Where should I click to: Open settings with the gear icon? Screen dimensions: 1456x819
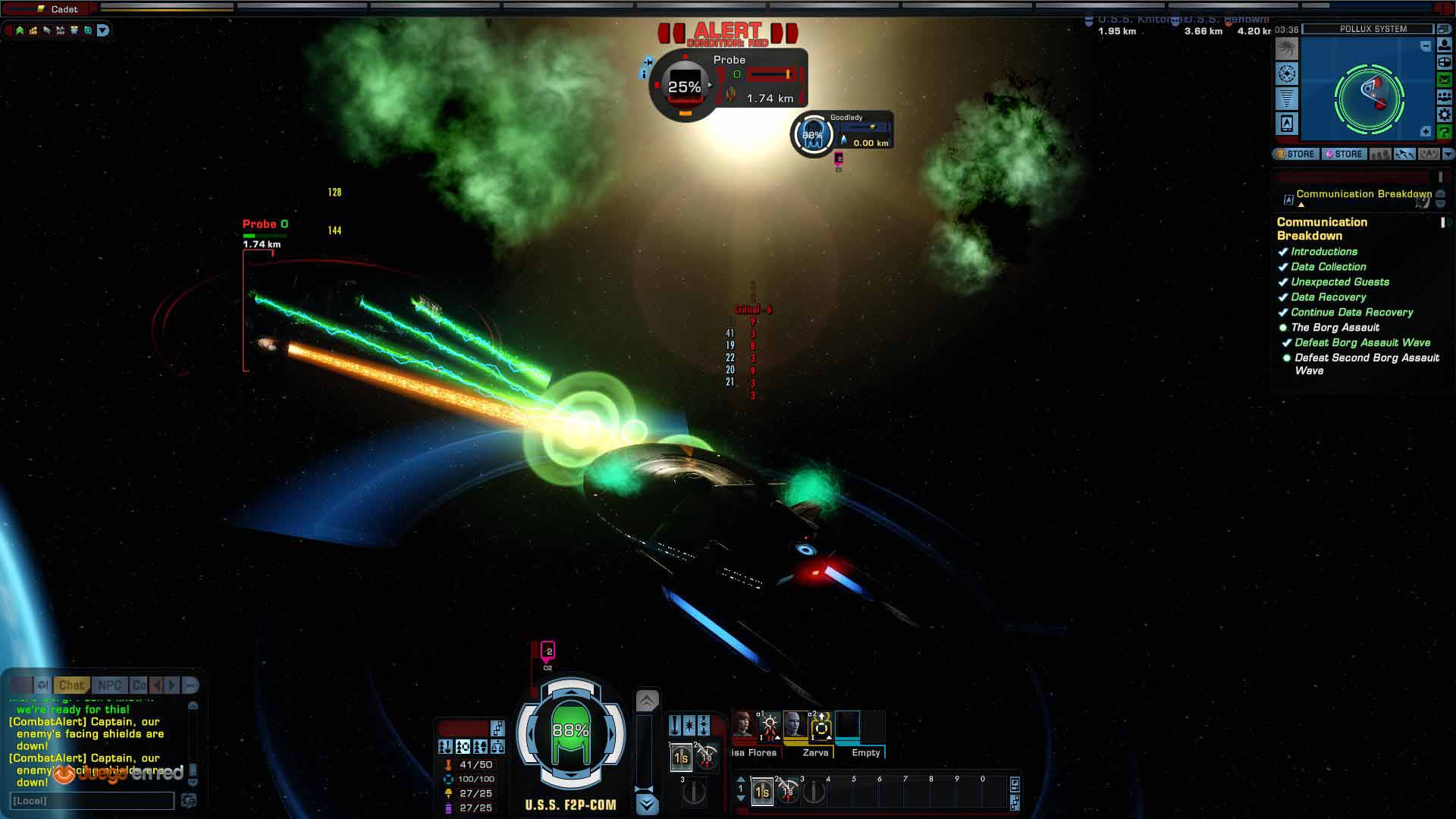(x=1444, y=115)
